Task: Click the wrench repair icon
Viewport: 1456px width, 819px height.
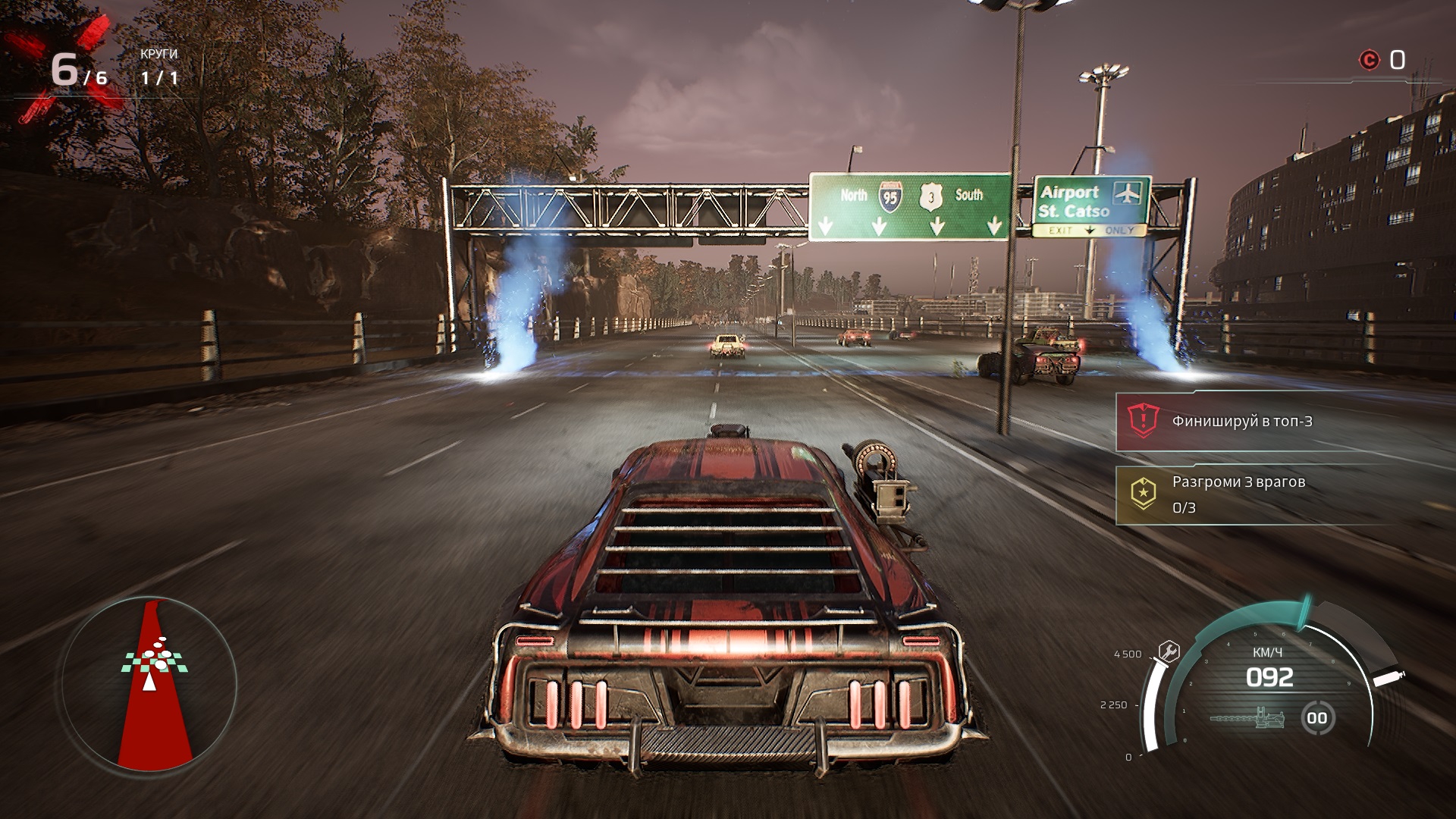Action: point(1169,651)
